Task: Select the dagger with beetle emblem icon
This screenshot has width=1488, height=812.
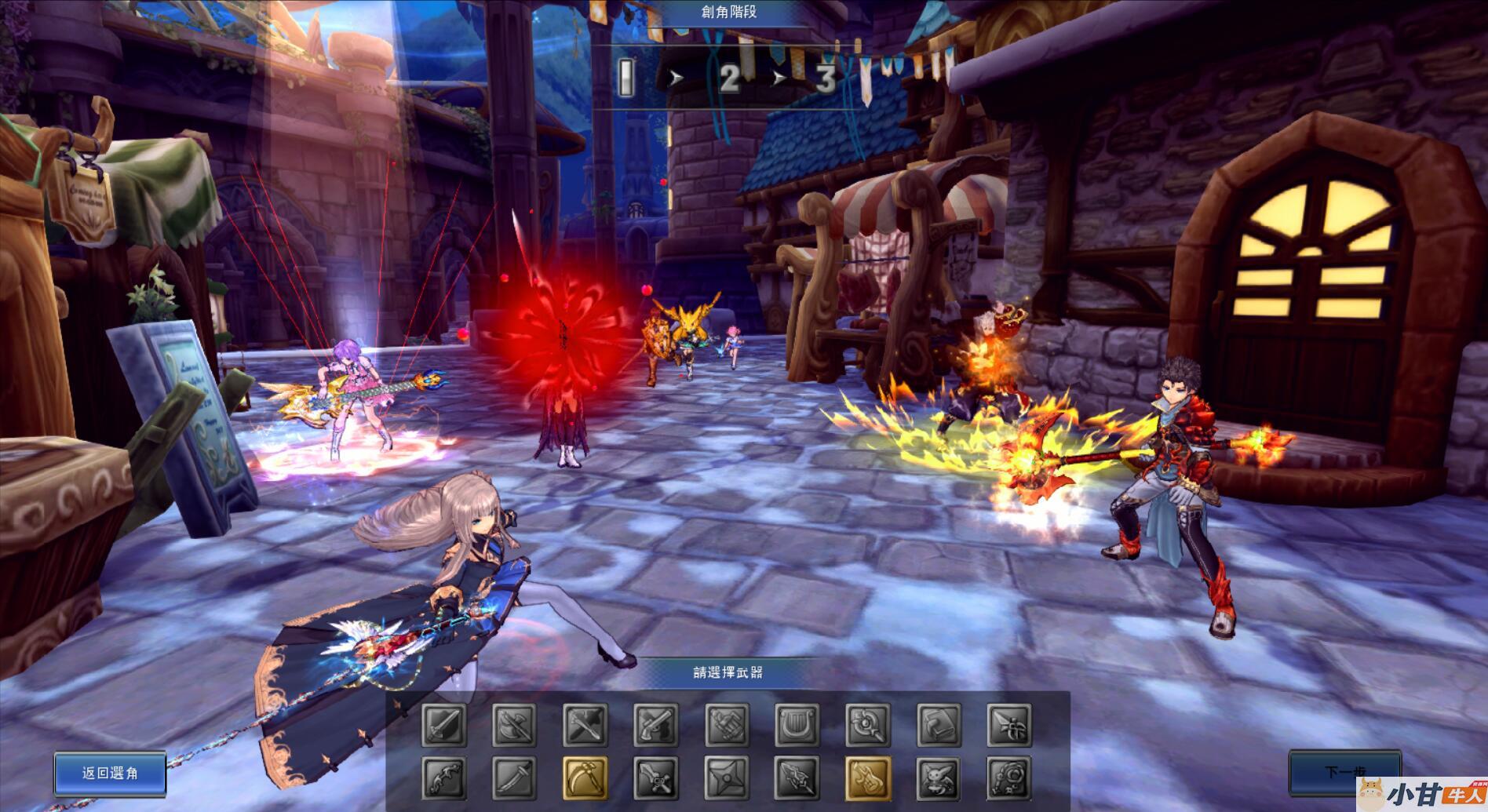Action: (1009, 724)
